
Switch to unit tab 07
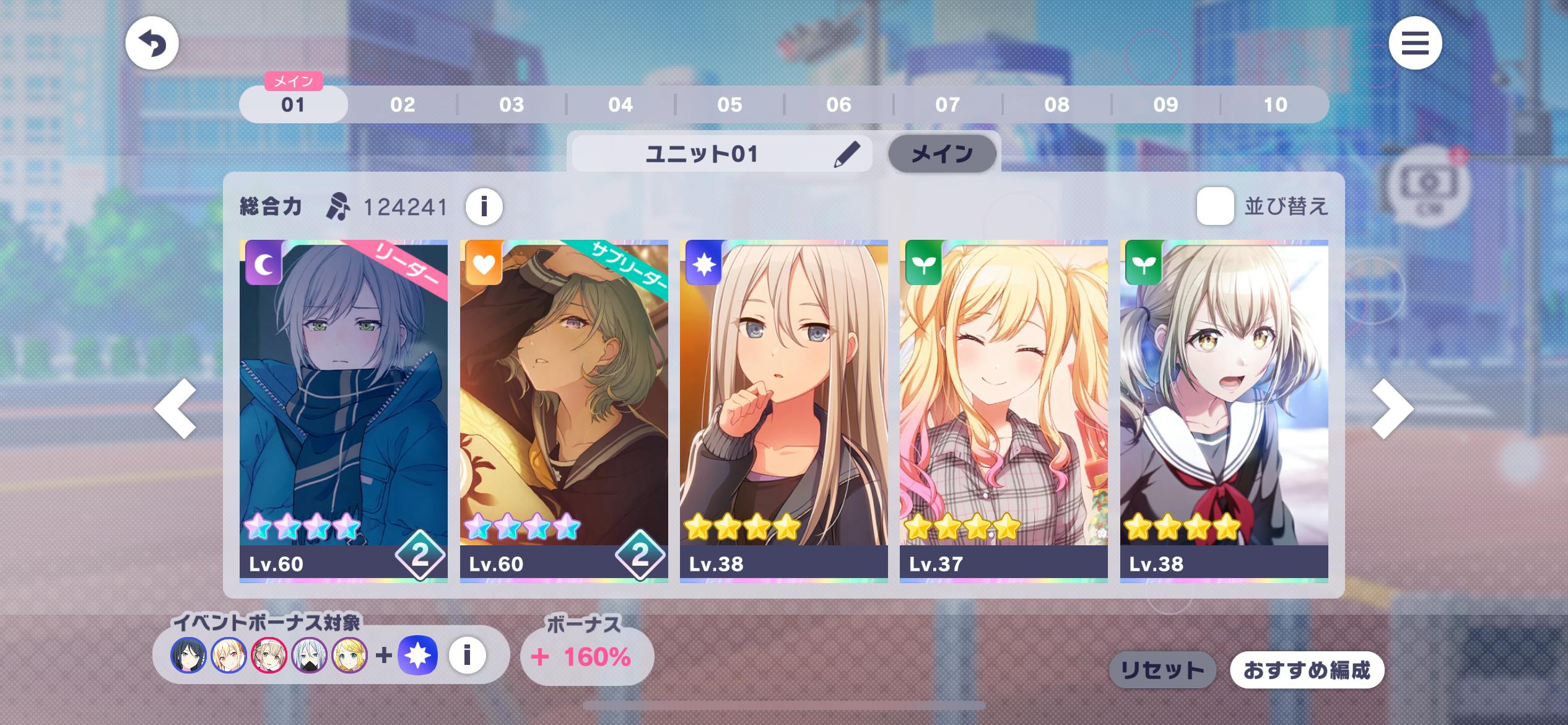(947, 105)
